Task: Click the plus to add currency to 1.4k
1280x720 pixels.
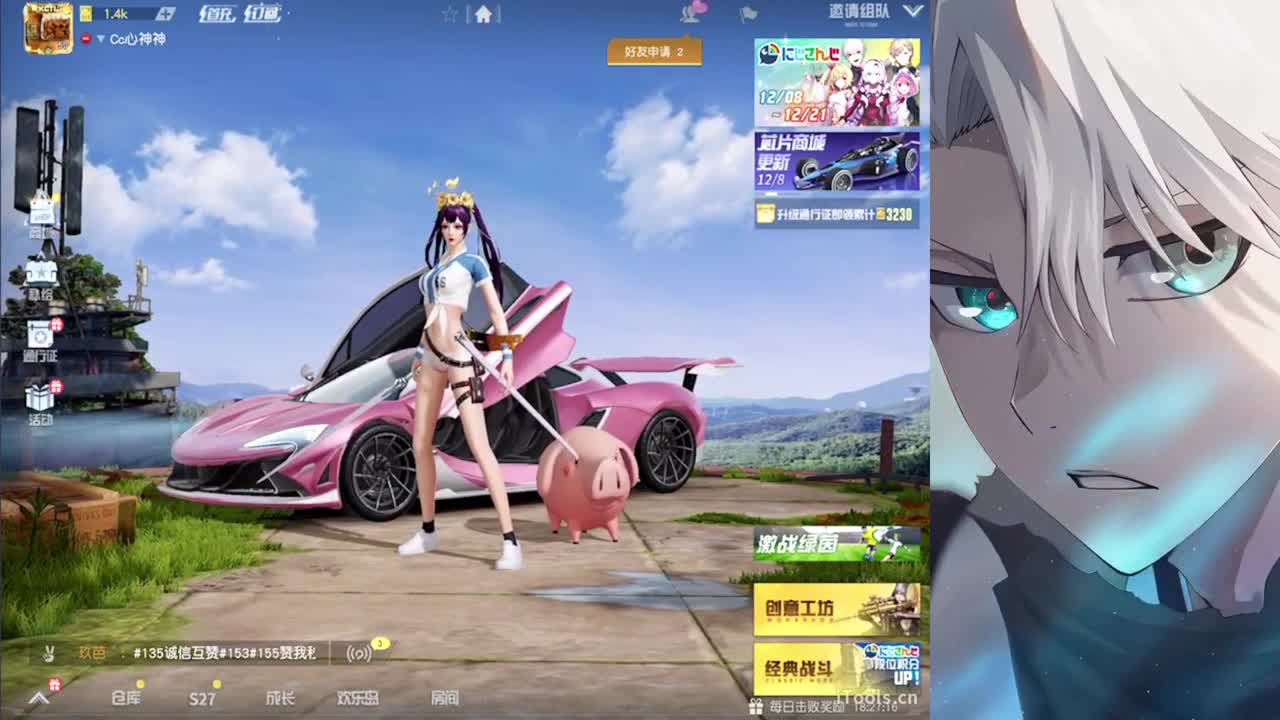Action: [165, 13]
